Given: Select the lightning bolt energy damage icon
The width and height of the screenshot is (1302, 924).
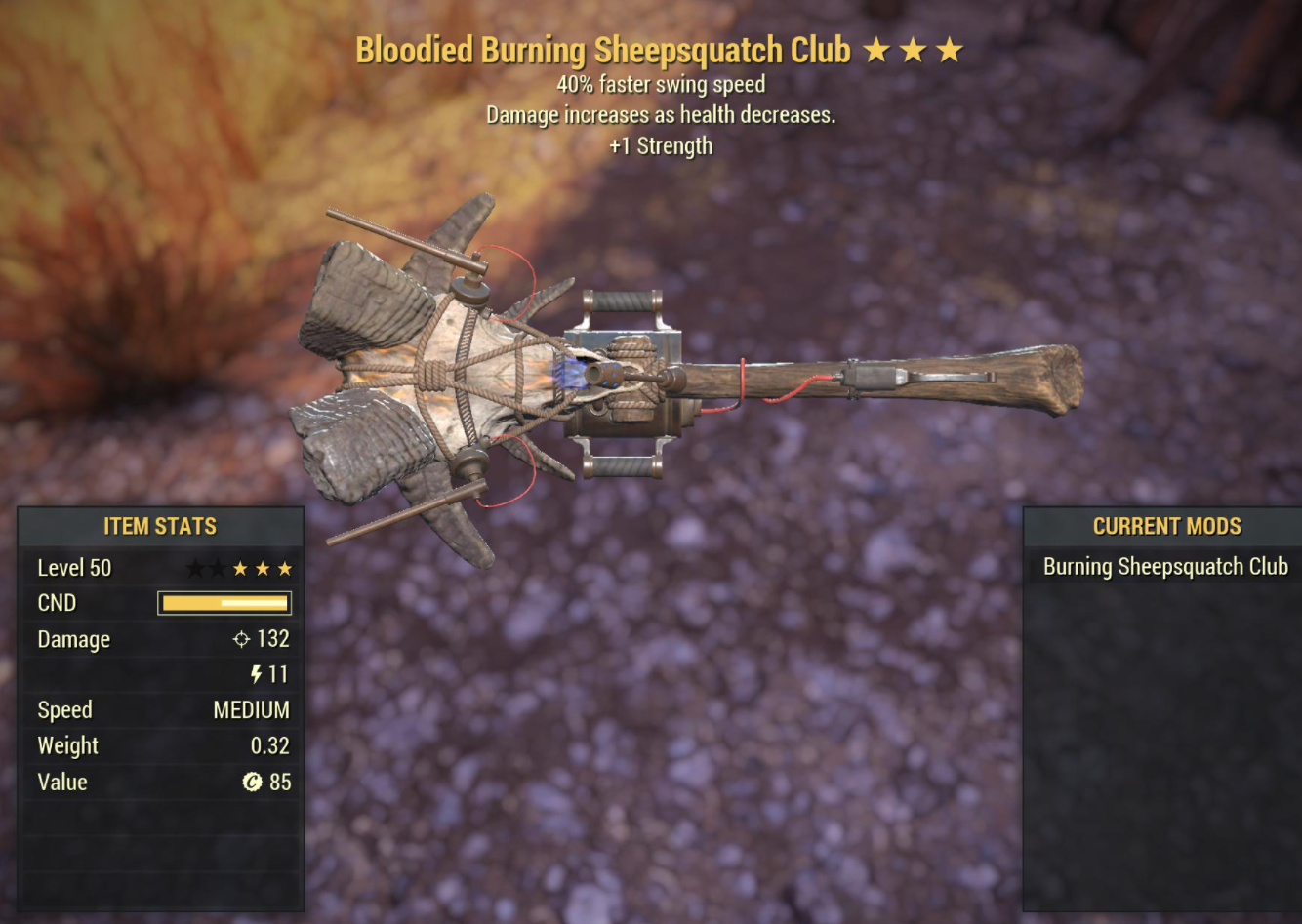Looking at the screenshot, I should tap(256, 674).
